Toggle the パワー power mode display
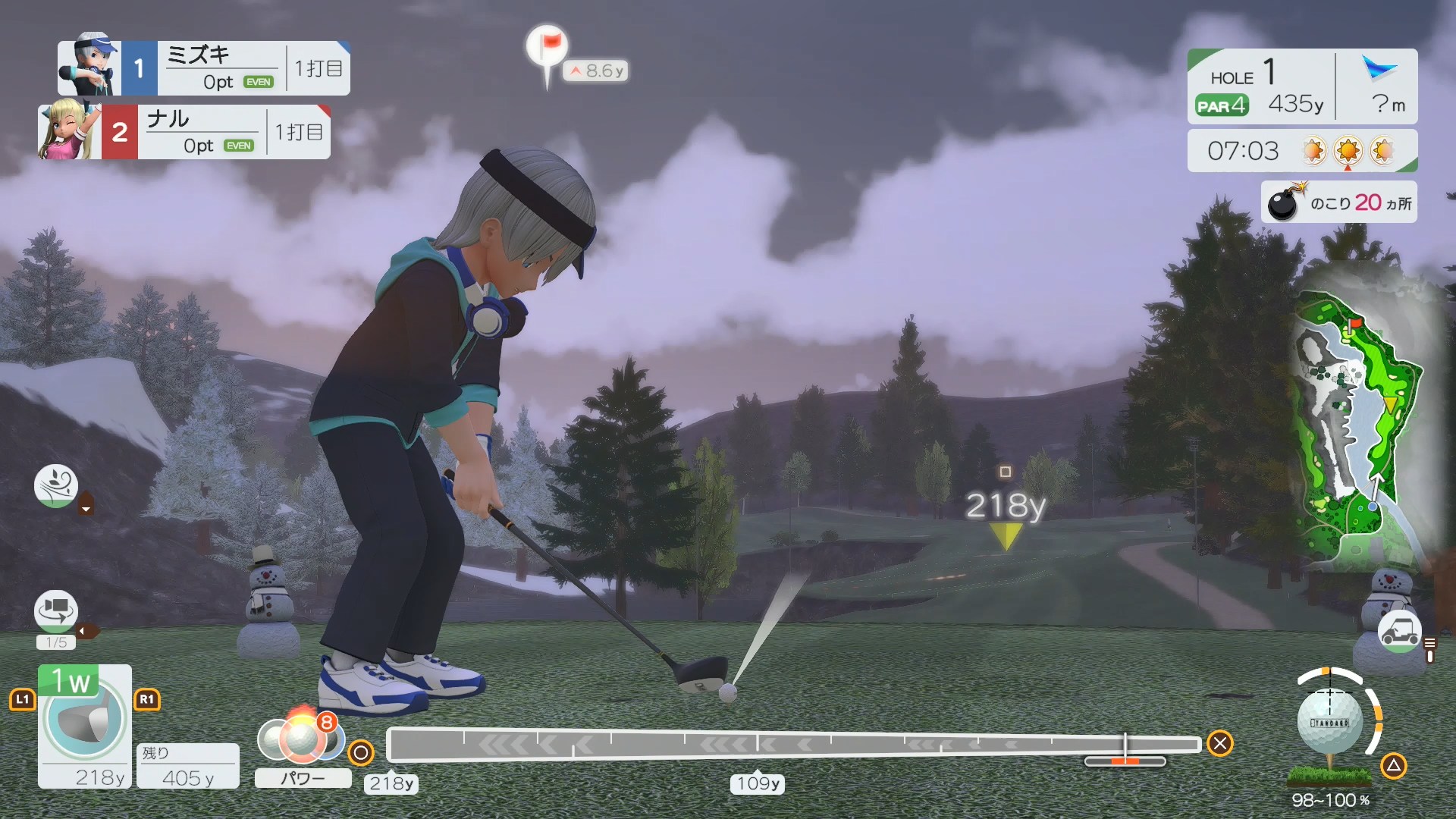 click(303, 779)
